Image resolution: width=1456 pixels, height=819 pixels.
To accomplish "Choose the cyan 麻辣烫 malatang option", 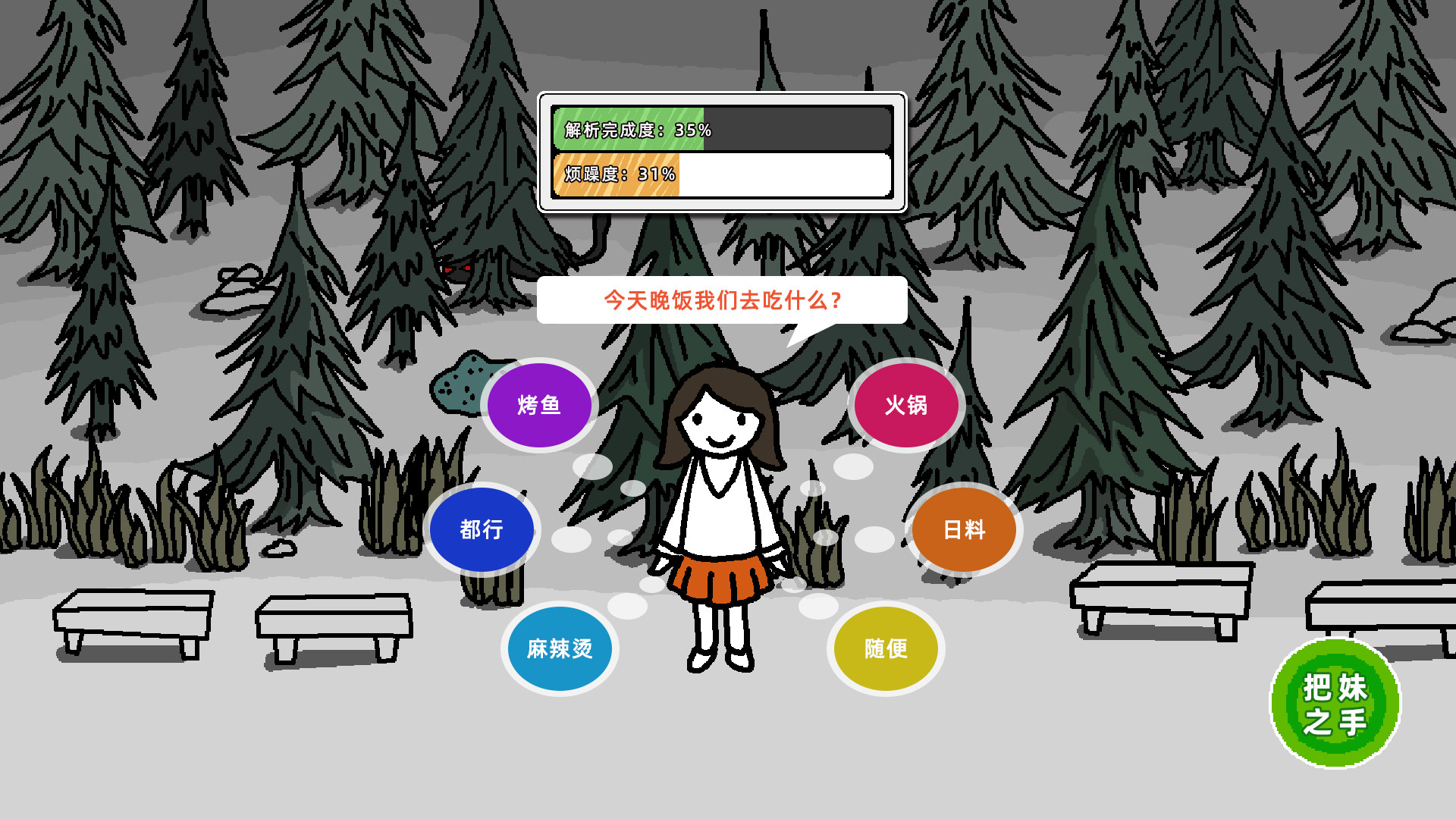I will pyautogui.click(x=560, y=649).
